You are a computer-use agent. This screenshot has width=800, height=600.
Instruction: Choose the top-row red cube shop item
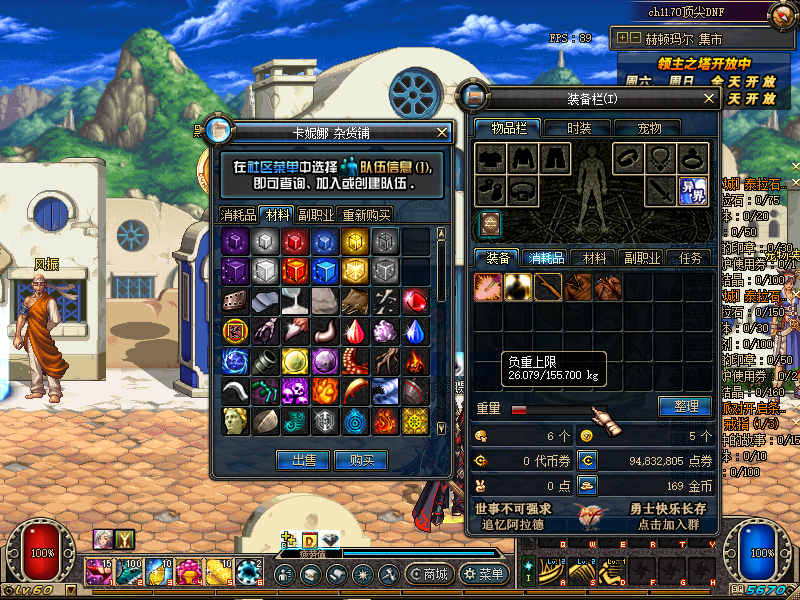[x=294, y=241]
